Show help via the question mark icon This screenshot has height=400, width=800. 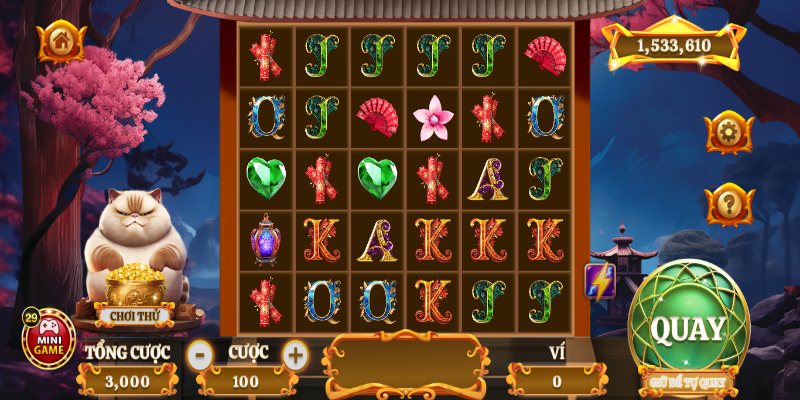[x=728, y=205]
